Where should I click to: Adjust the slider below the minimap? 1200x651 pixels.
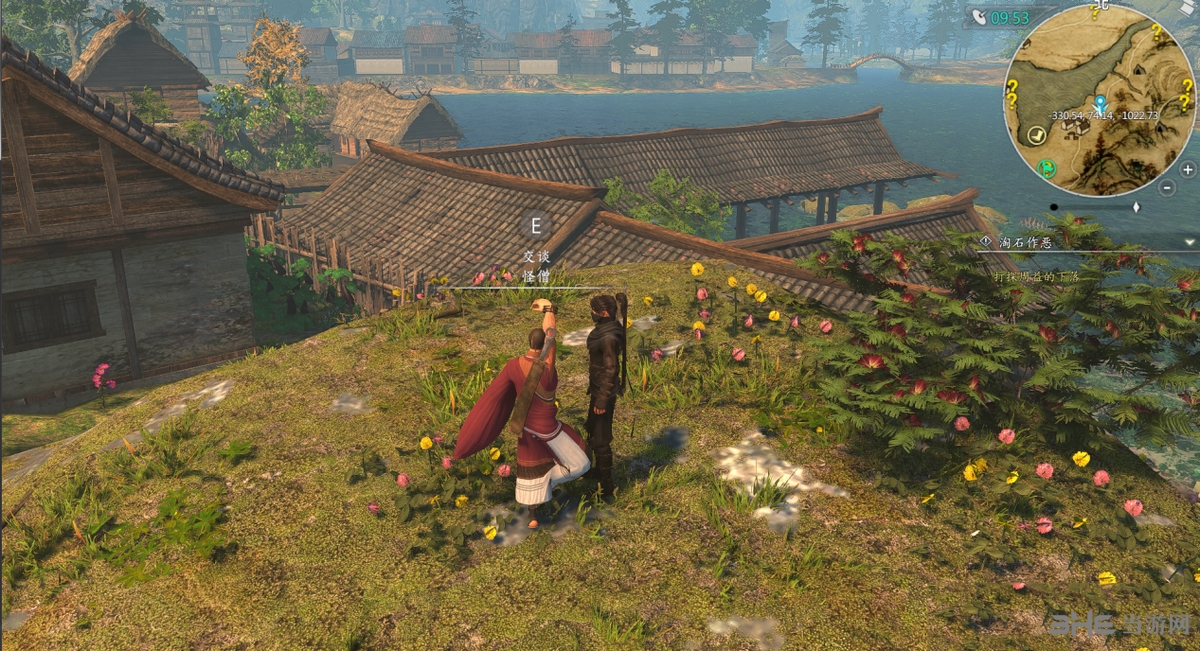coord(1136,207)
